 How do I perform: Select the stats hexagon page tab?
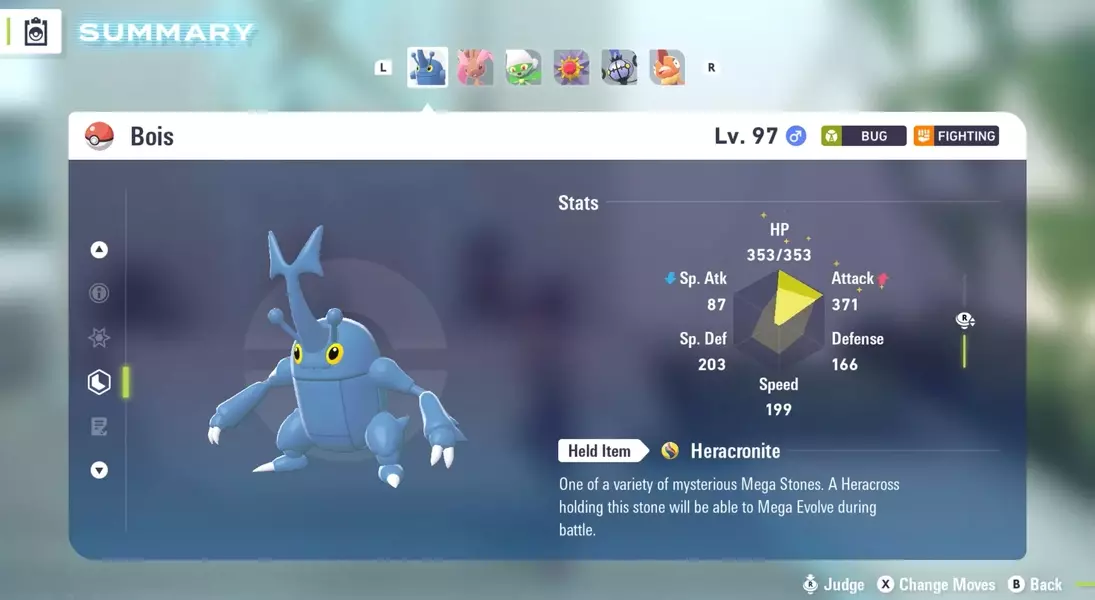pyautogui.click(x=99, y=382)
